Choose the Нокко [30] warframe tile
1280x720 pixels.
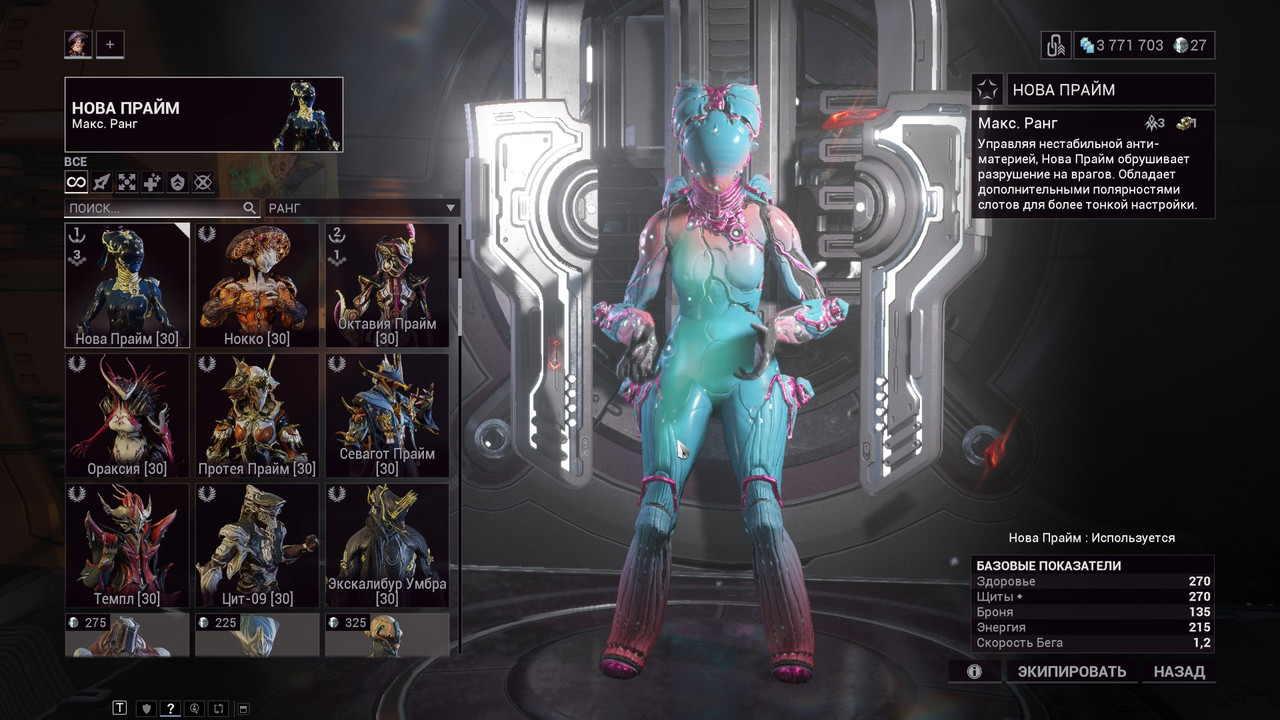[x=257, y=285]
